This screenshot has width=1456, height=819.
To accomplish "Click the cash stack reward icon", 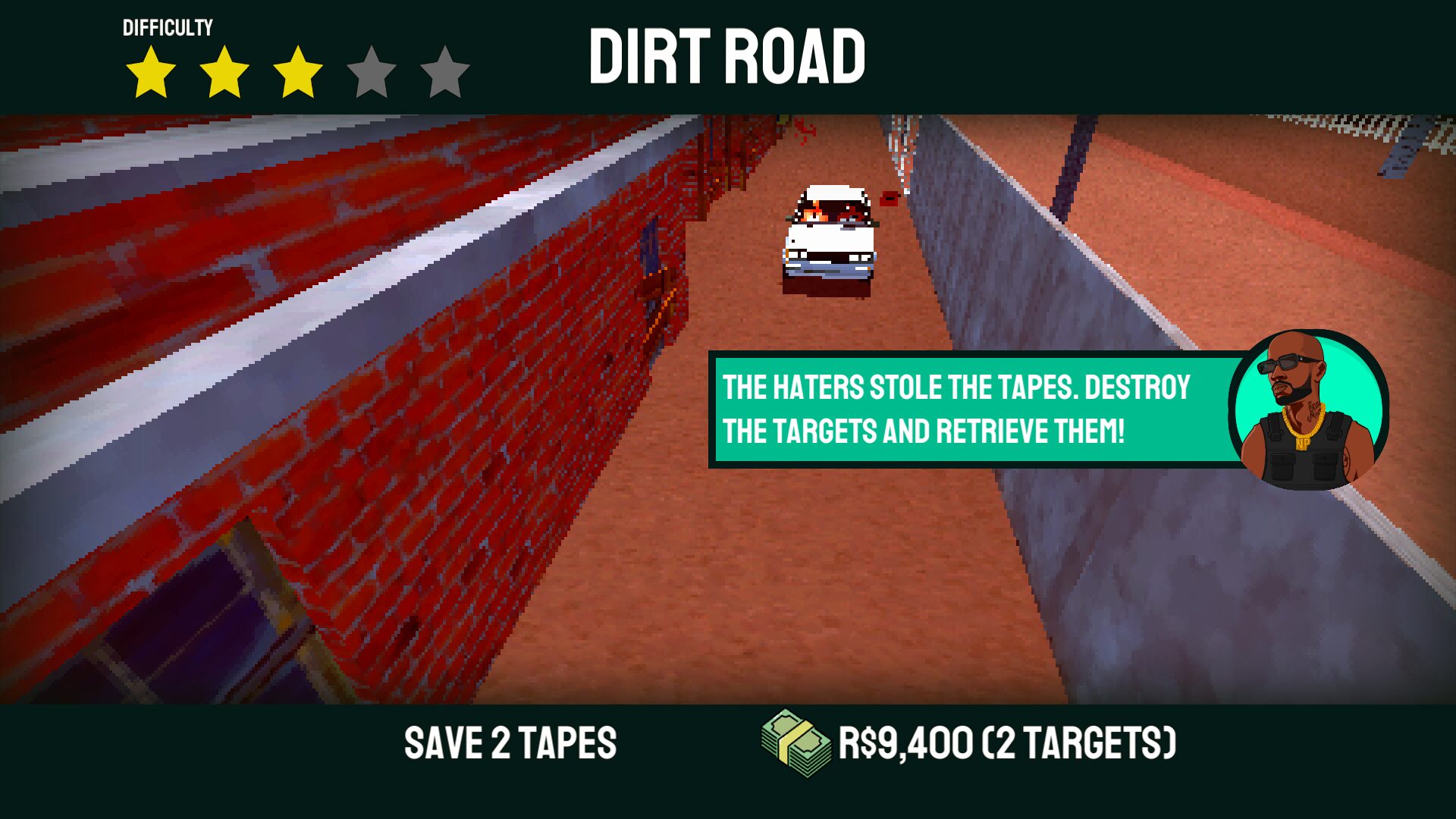I will [795, 743].
